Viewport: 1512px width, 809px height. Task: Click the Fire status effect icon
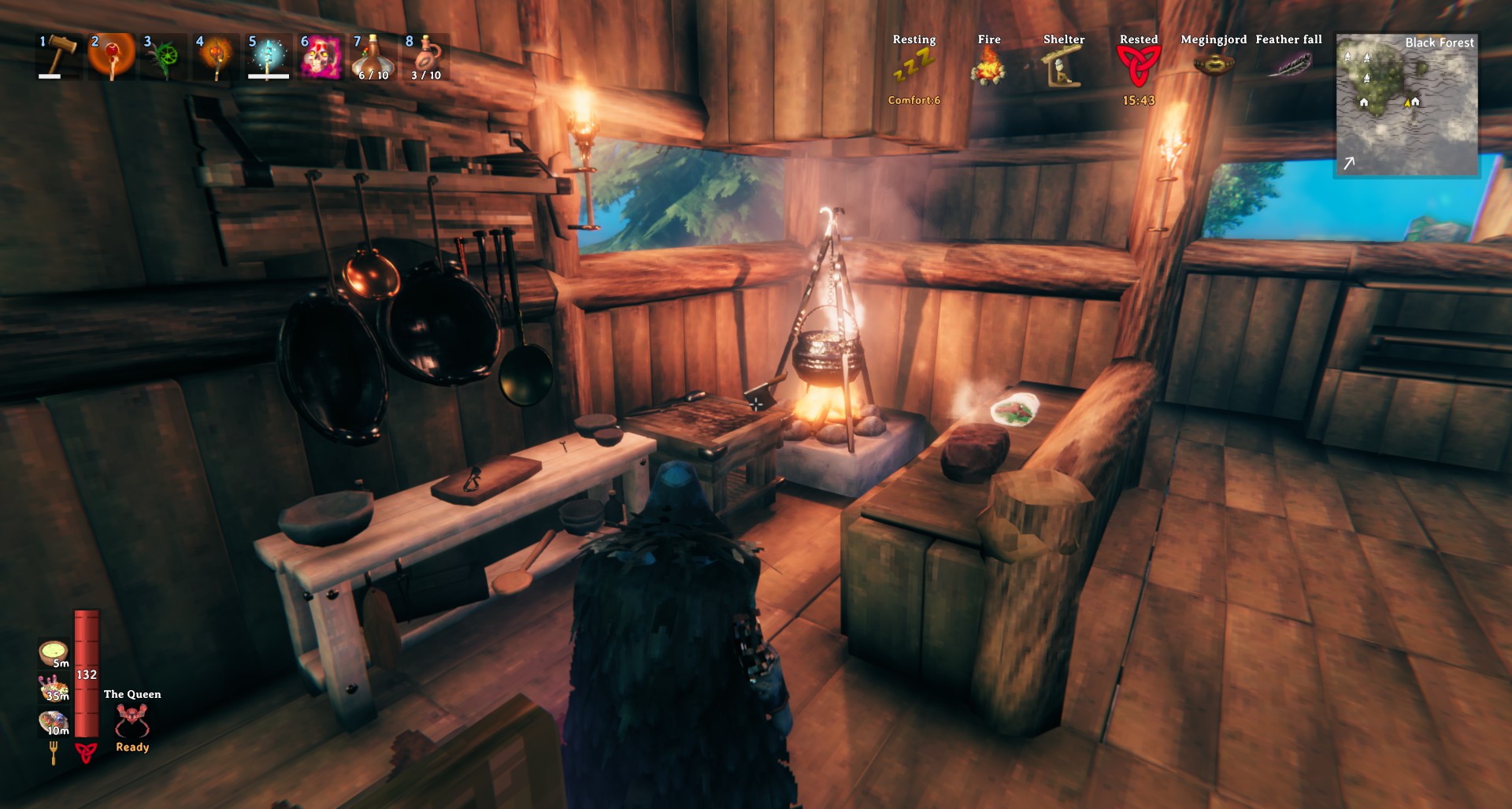click(x=988, y=65)
